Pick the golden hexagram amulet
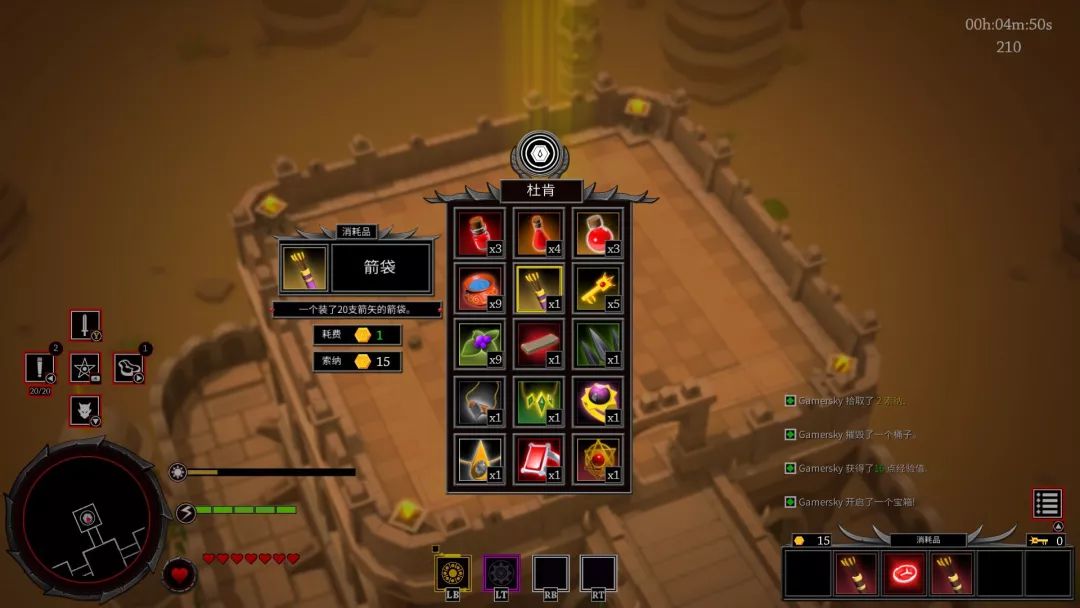 (598, 459)
